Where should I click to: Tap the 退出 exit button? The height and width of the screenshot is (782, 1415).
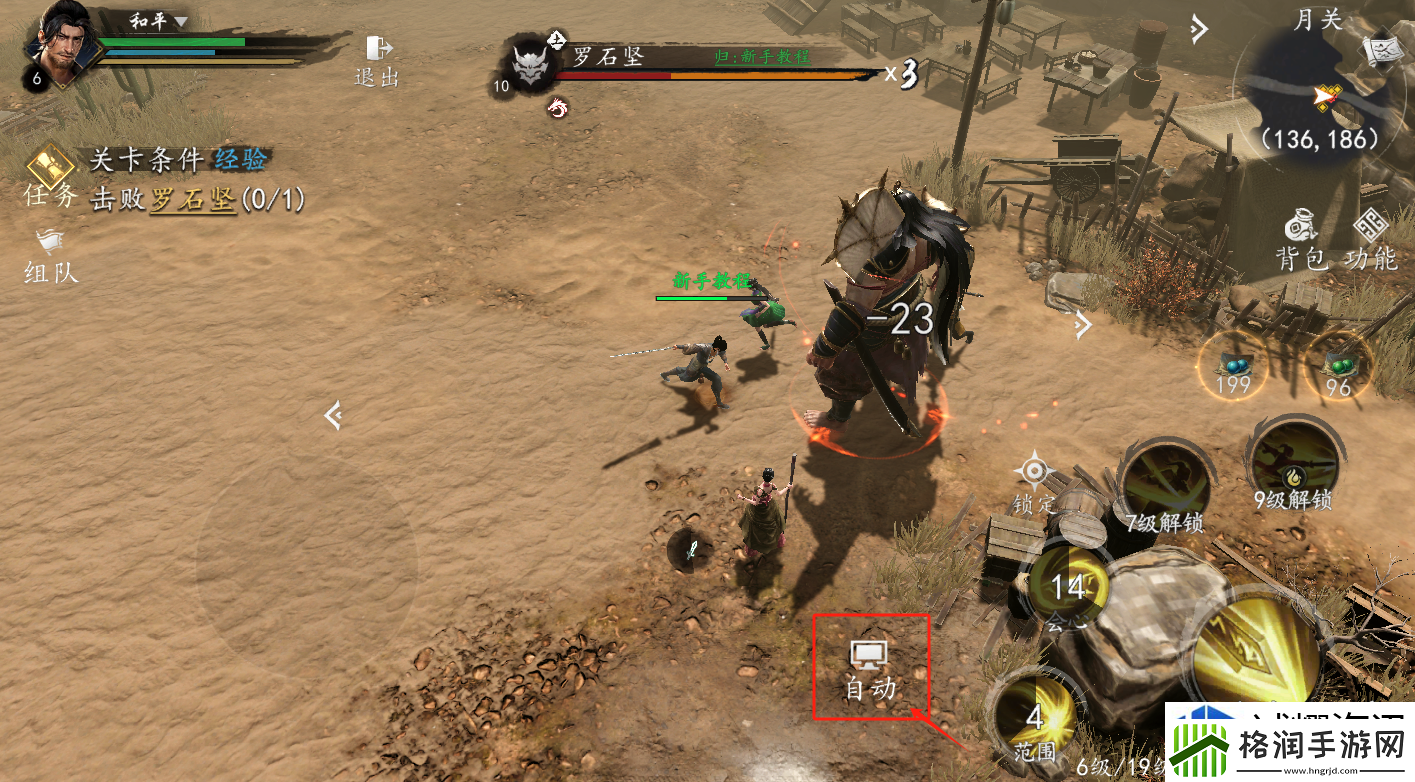(377, 61)
